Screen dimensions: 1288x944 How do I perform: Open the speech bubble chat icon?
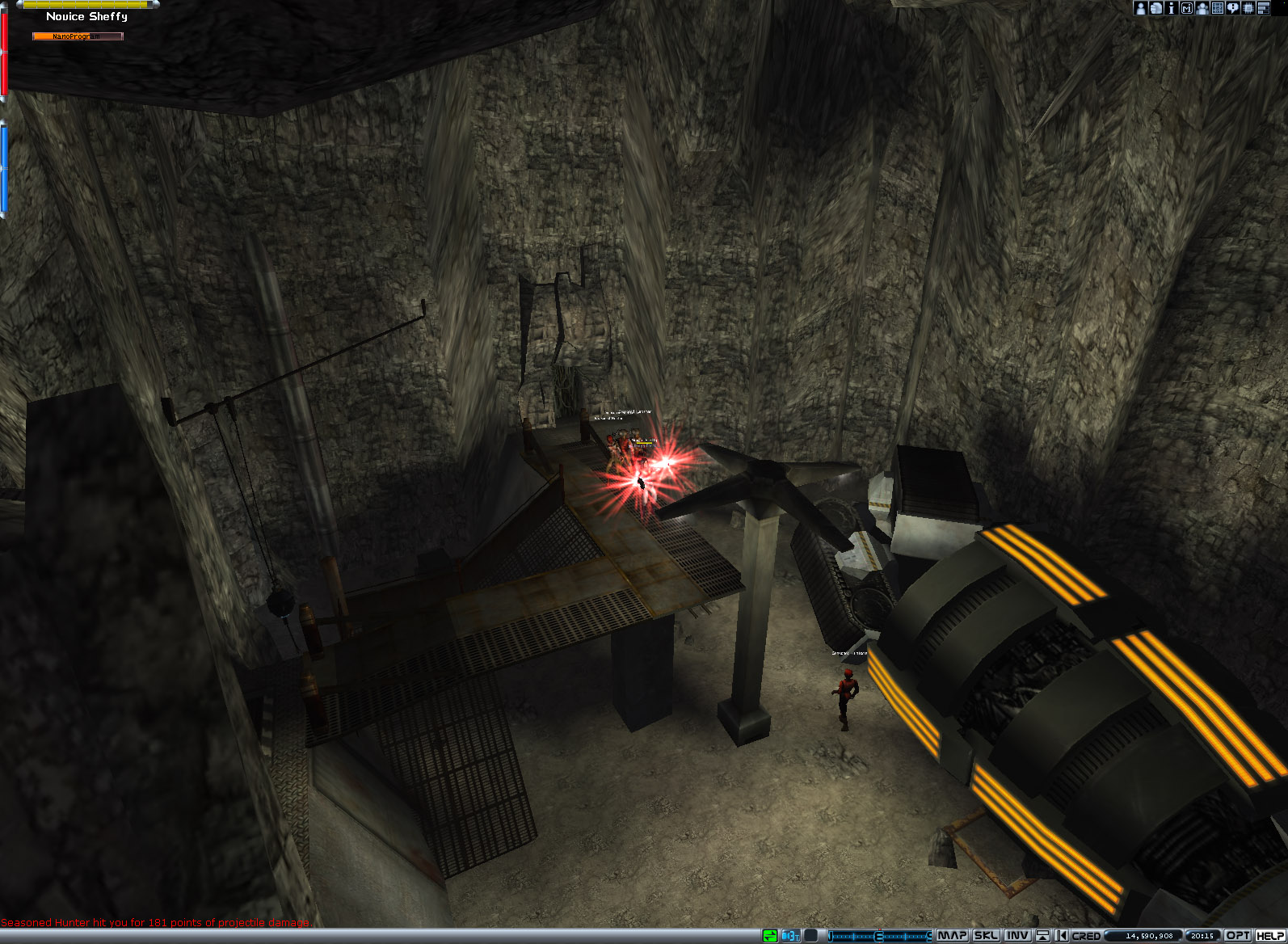[x=1232, y=8]
